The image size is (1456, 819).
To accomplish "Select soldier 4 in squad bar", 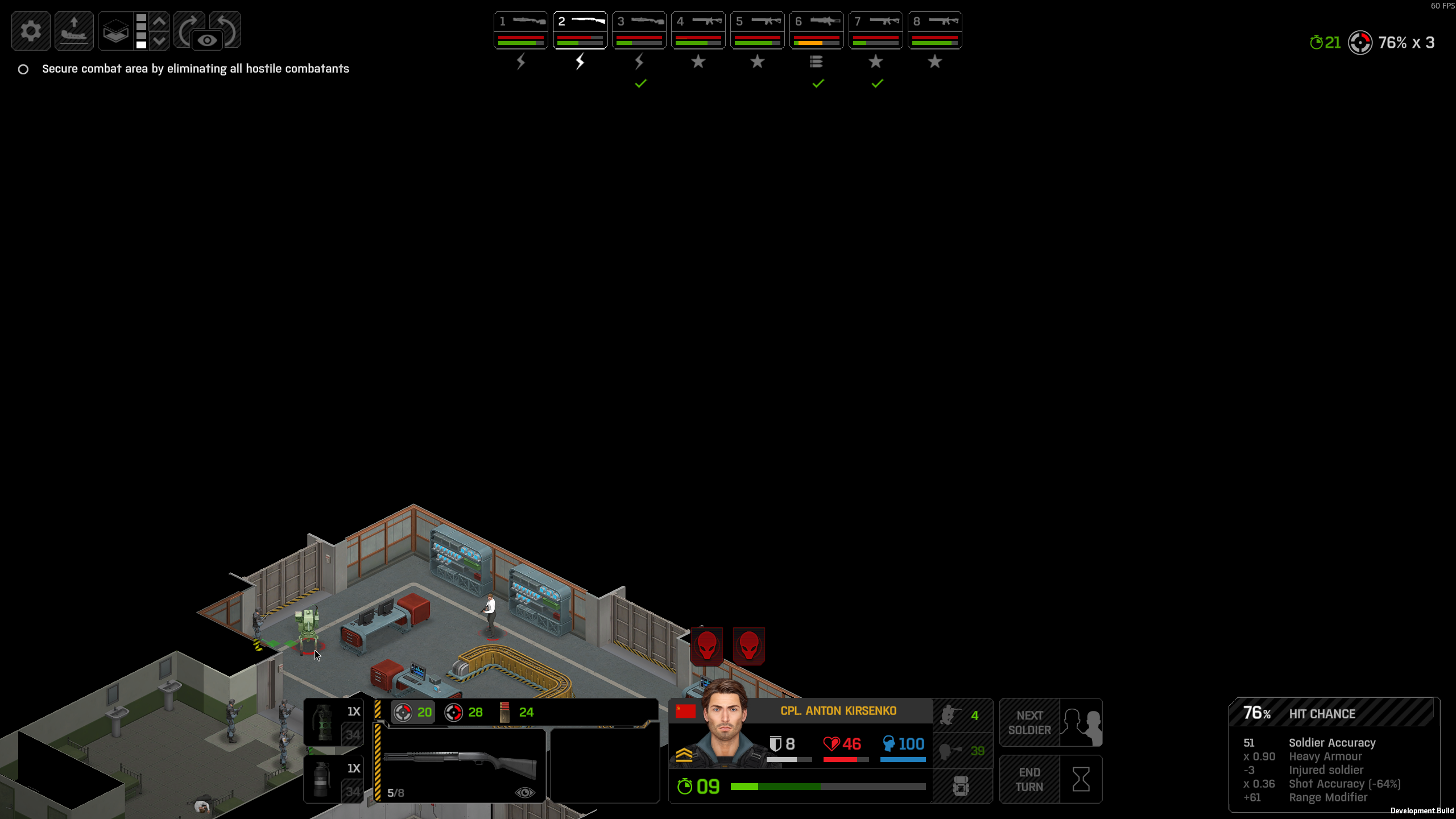I will point(698,31).
